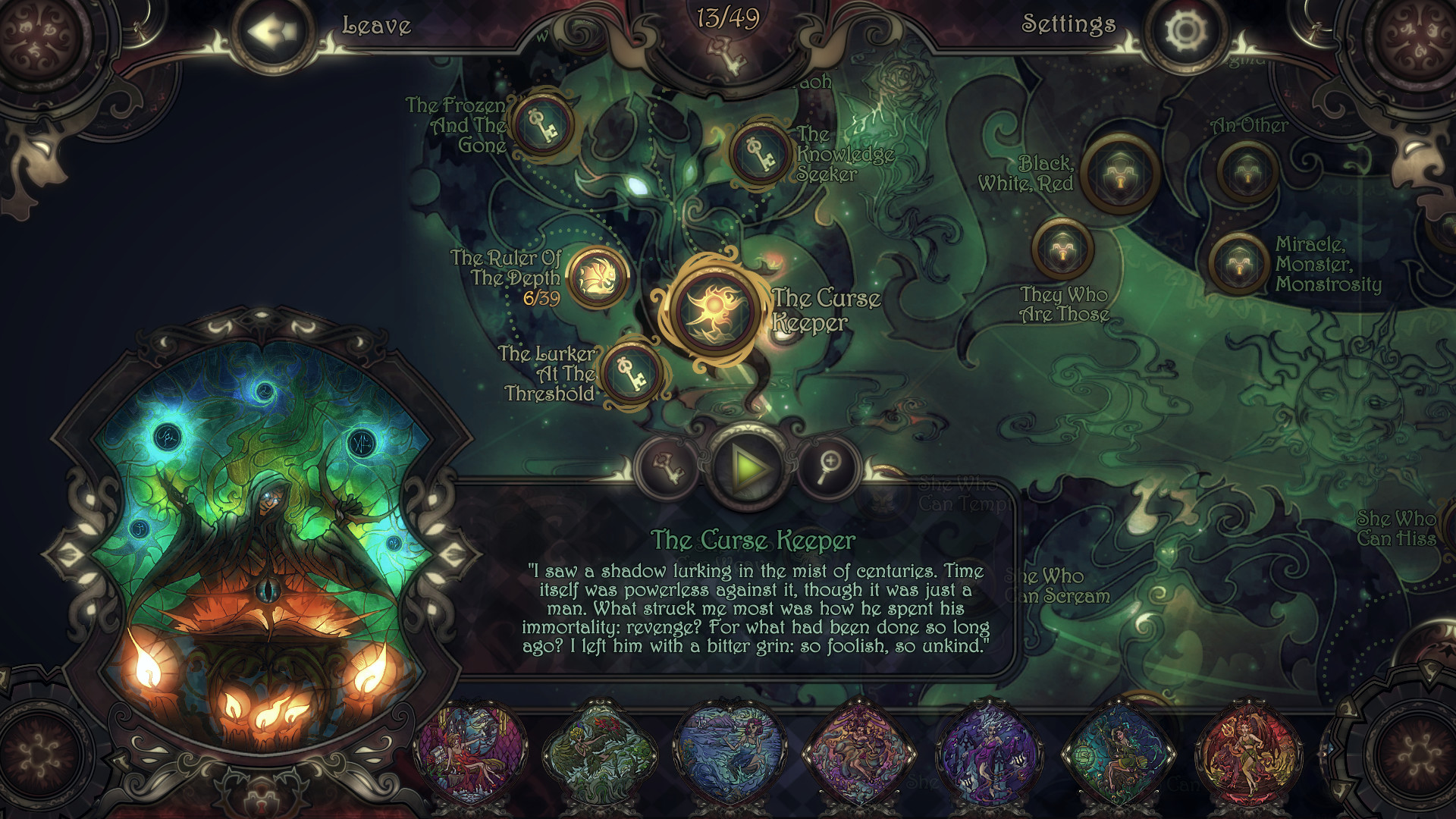Click the key icon beside the play button
Screen dimensions: 1456x819
click(667, 469)
